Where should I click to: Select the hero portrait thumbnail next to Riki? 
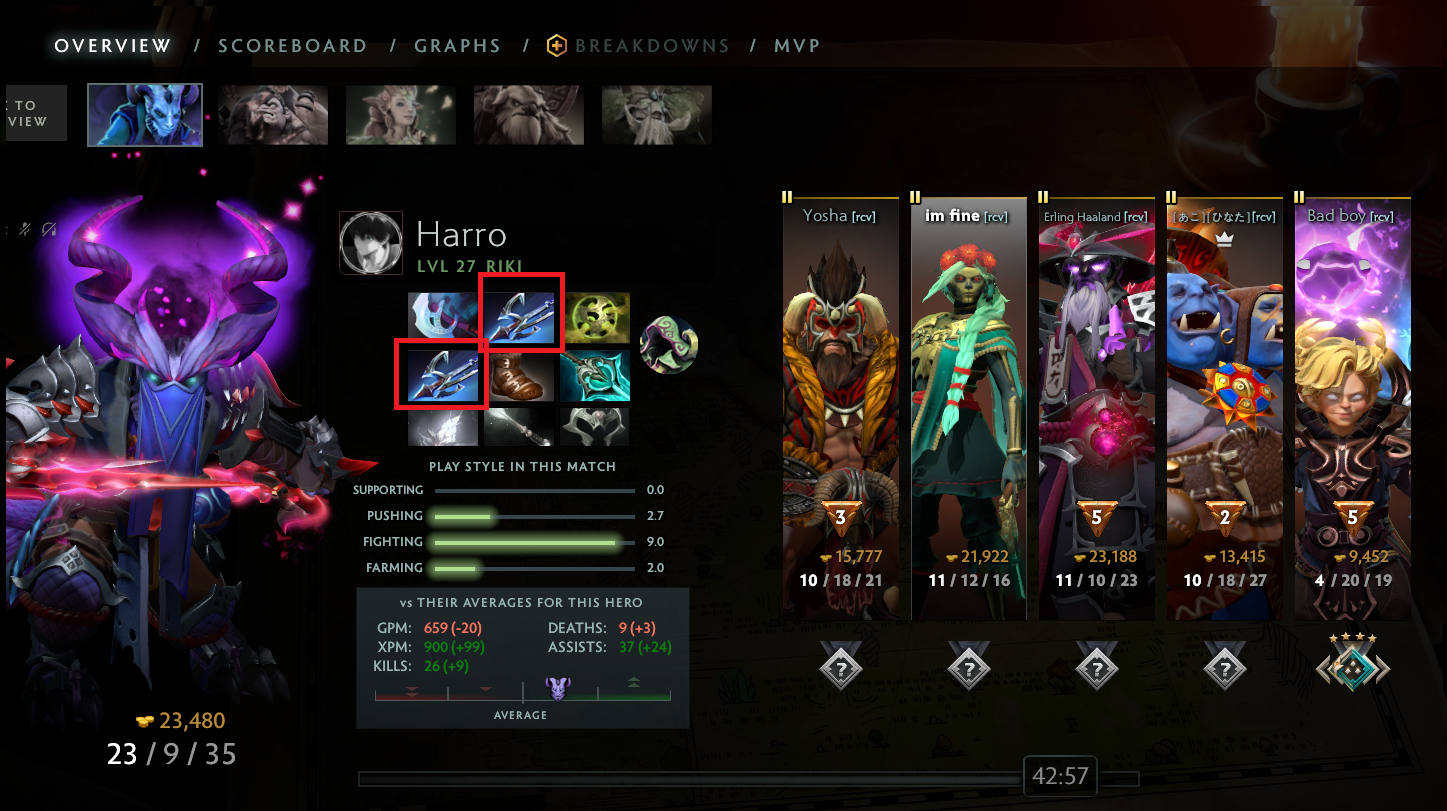point(272,113)
